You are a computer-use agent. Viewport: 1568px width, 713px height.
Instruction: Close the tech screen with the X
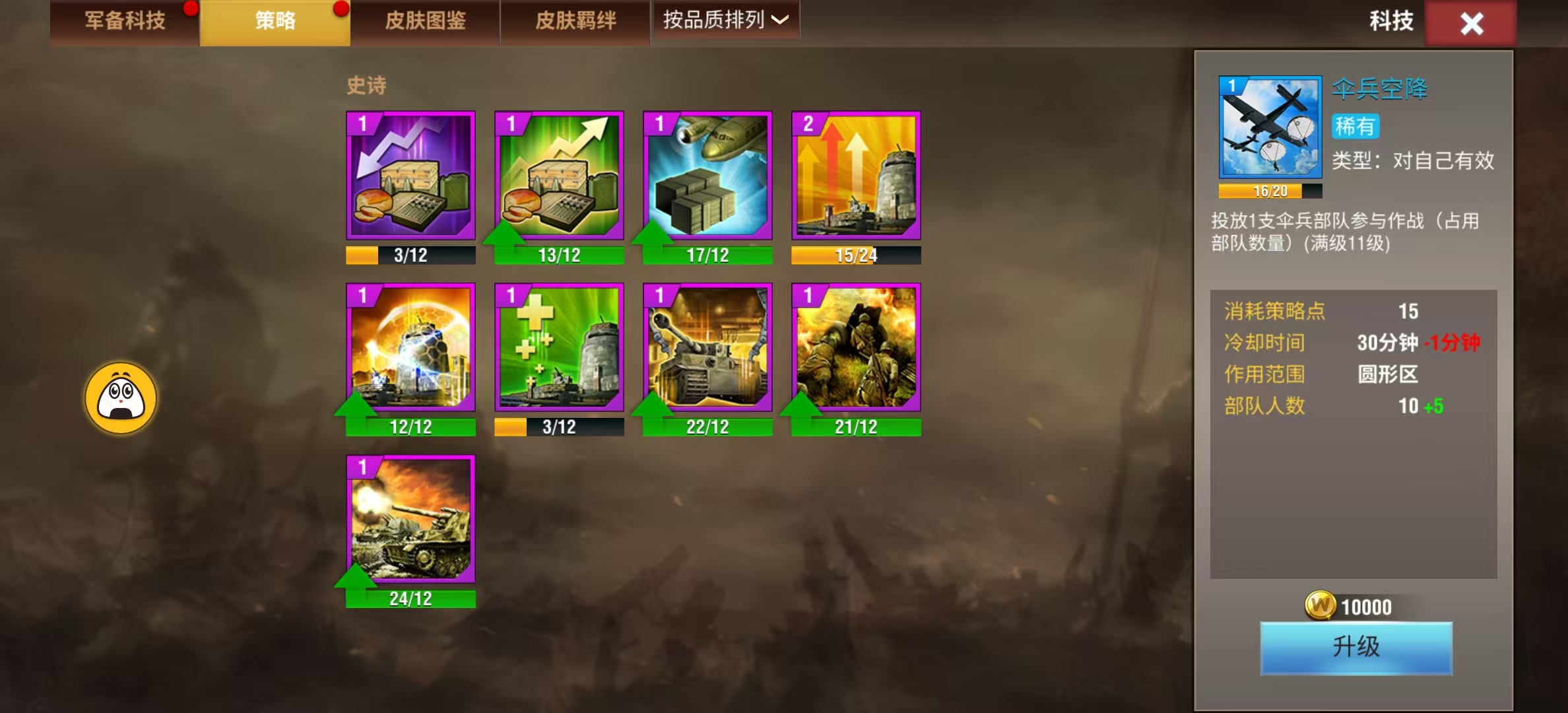1471,24
